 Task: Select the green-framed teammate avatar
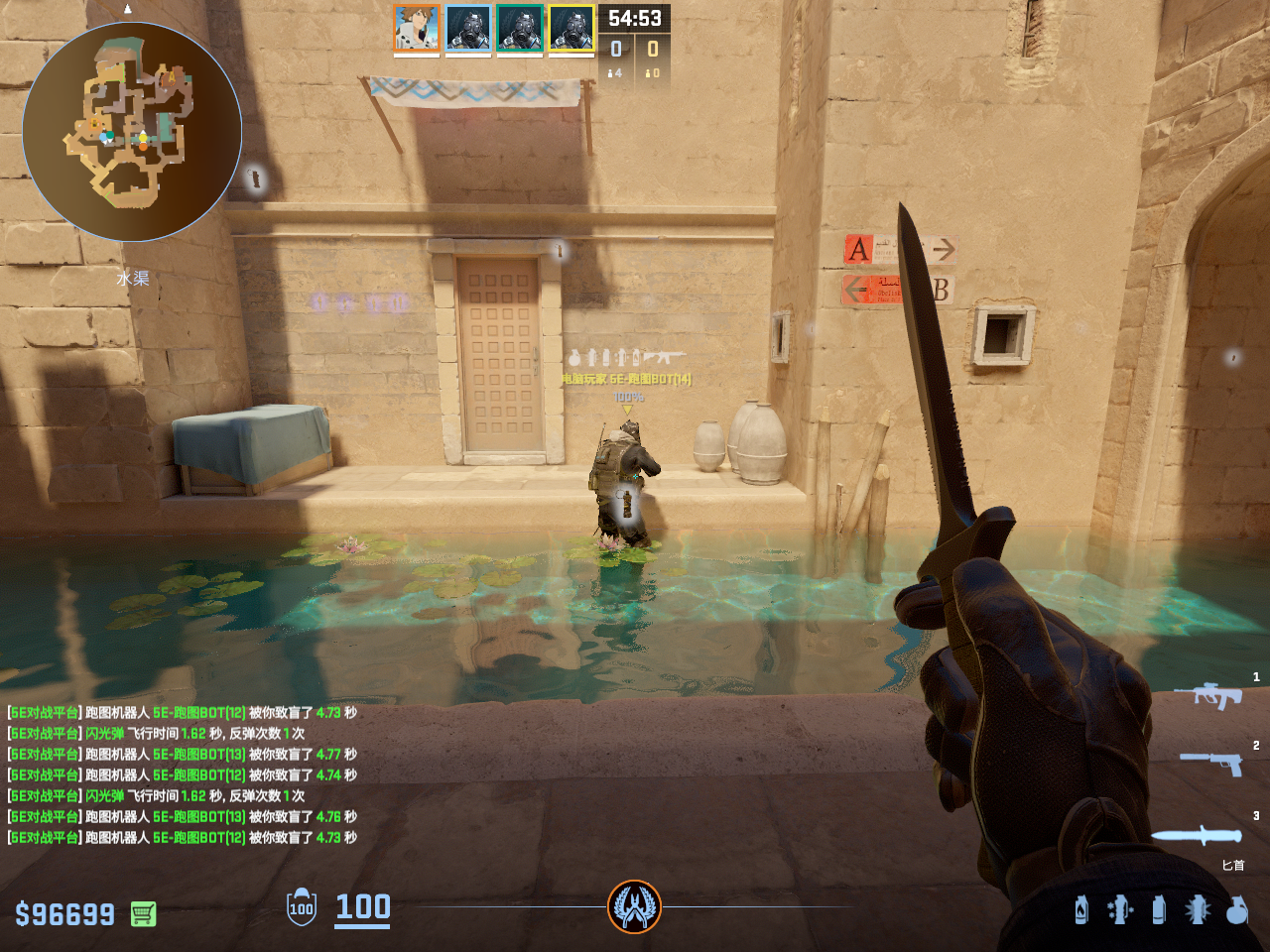(x=520, y=28)
